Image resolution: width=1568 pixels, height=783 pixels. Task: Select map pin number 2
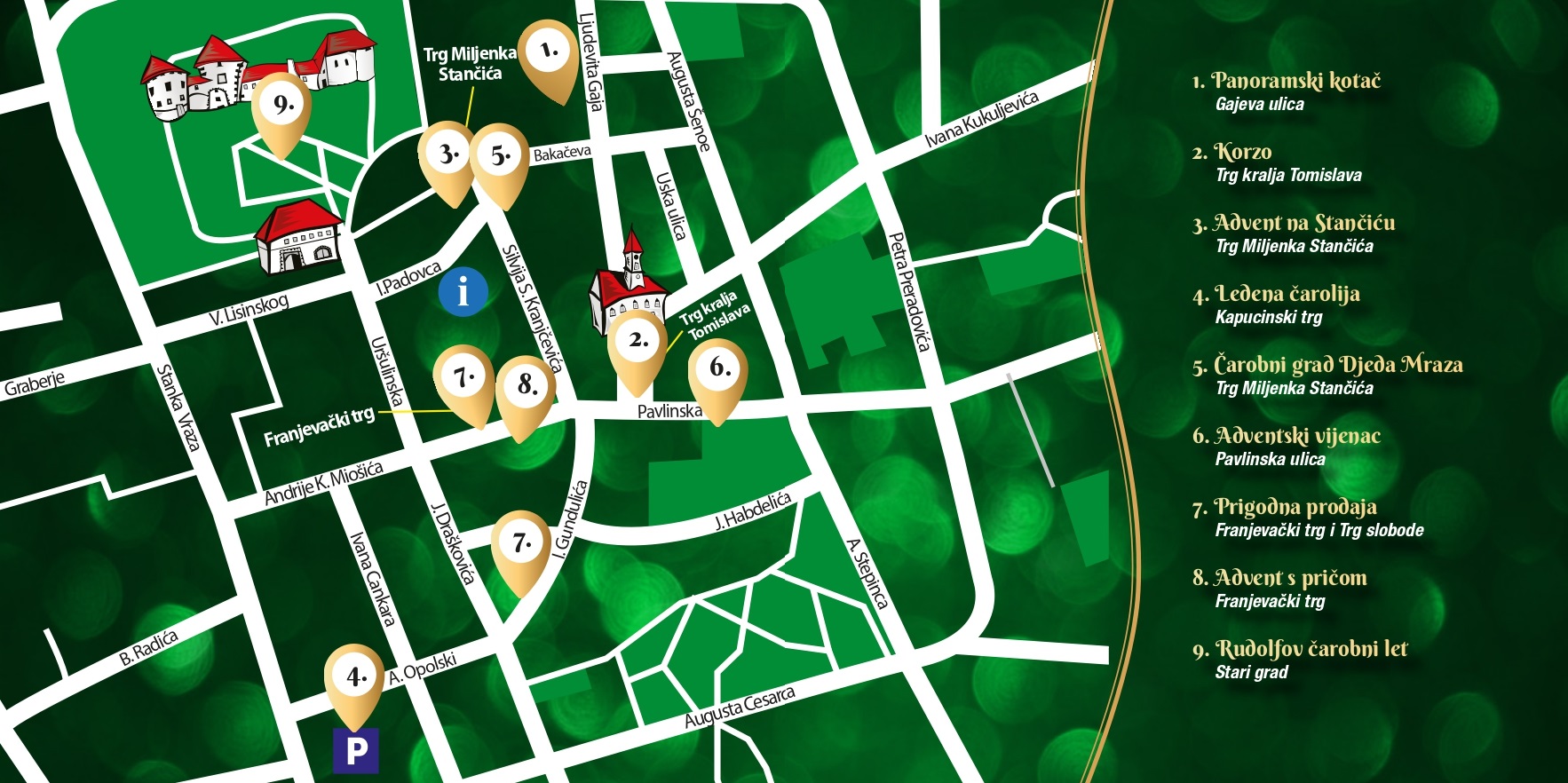click(637, 342)
